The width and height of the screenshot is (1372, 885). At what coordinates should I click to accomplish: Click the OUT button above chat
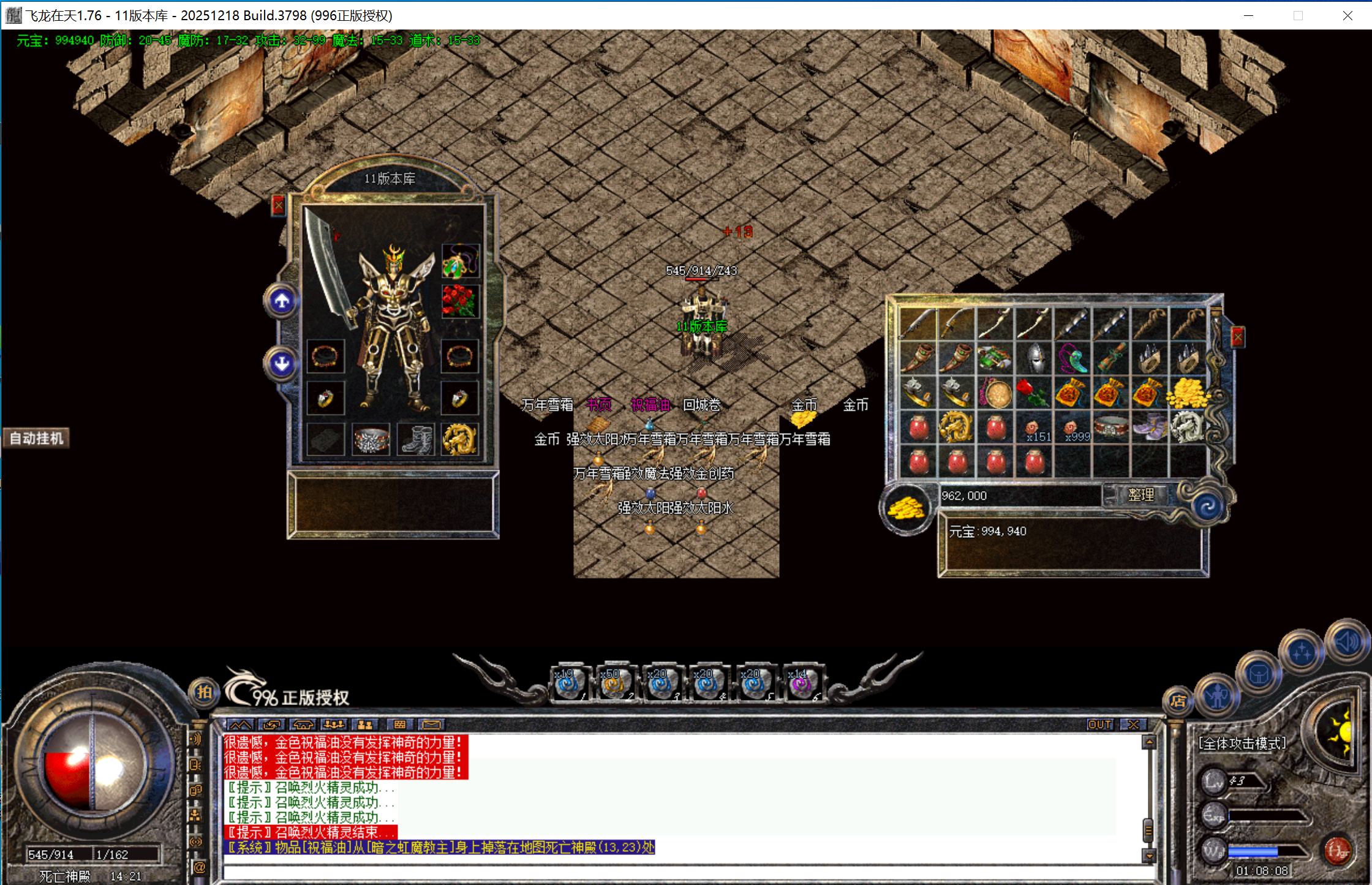[x=1099, y=725]
